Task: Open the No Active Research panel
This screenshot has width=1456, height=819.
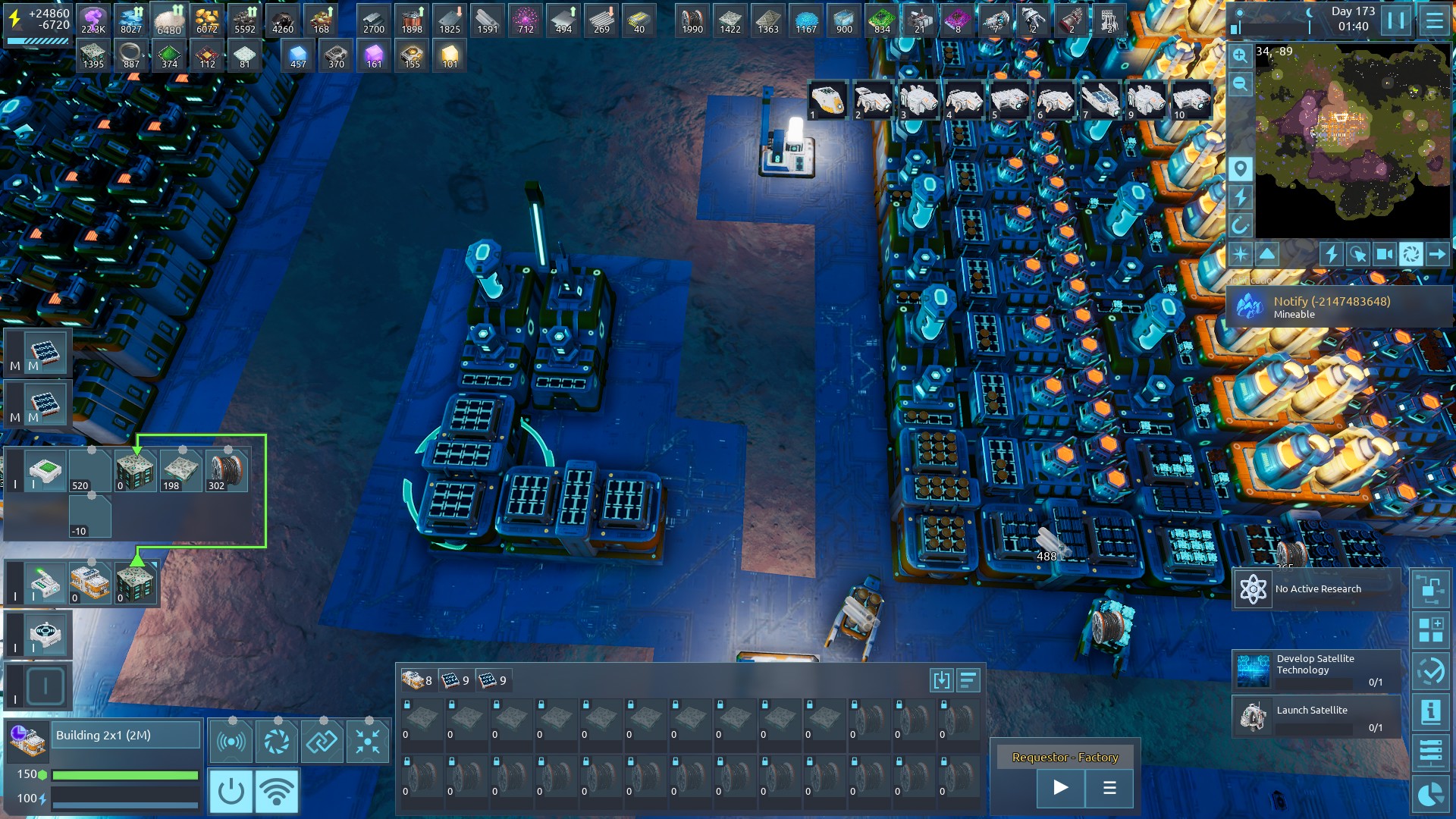Action: coord(1316,589)
